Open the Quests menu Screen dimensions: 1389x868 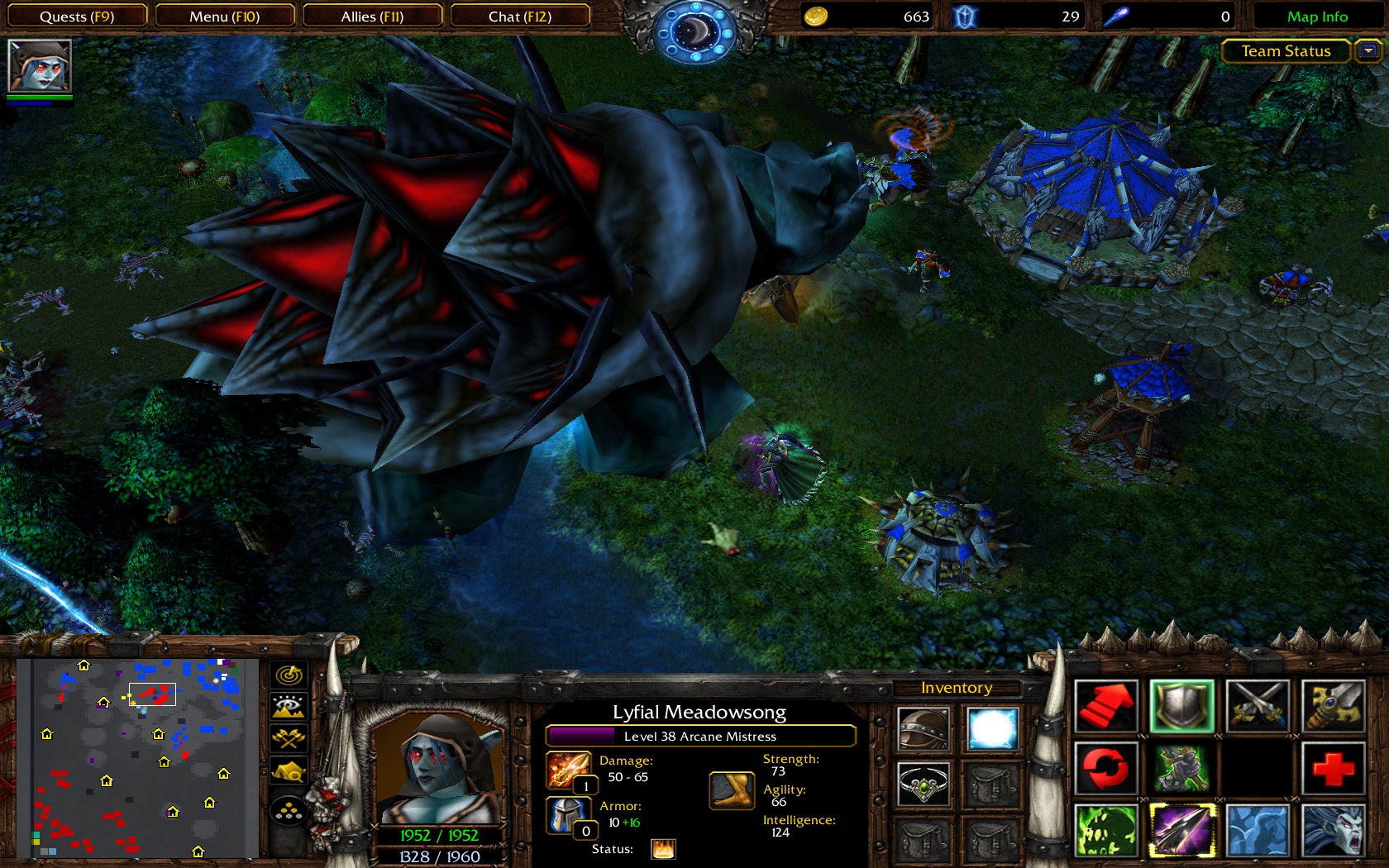tap(77, 17)
